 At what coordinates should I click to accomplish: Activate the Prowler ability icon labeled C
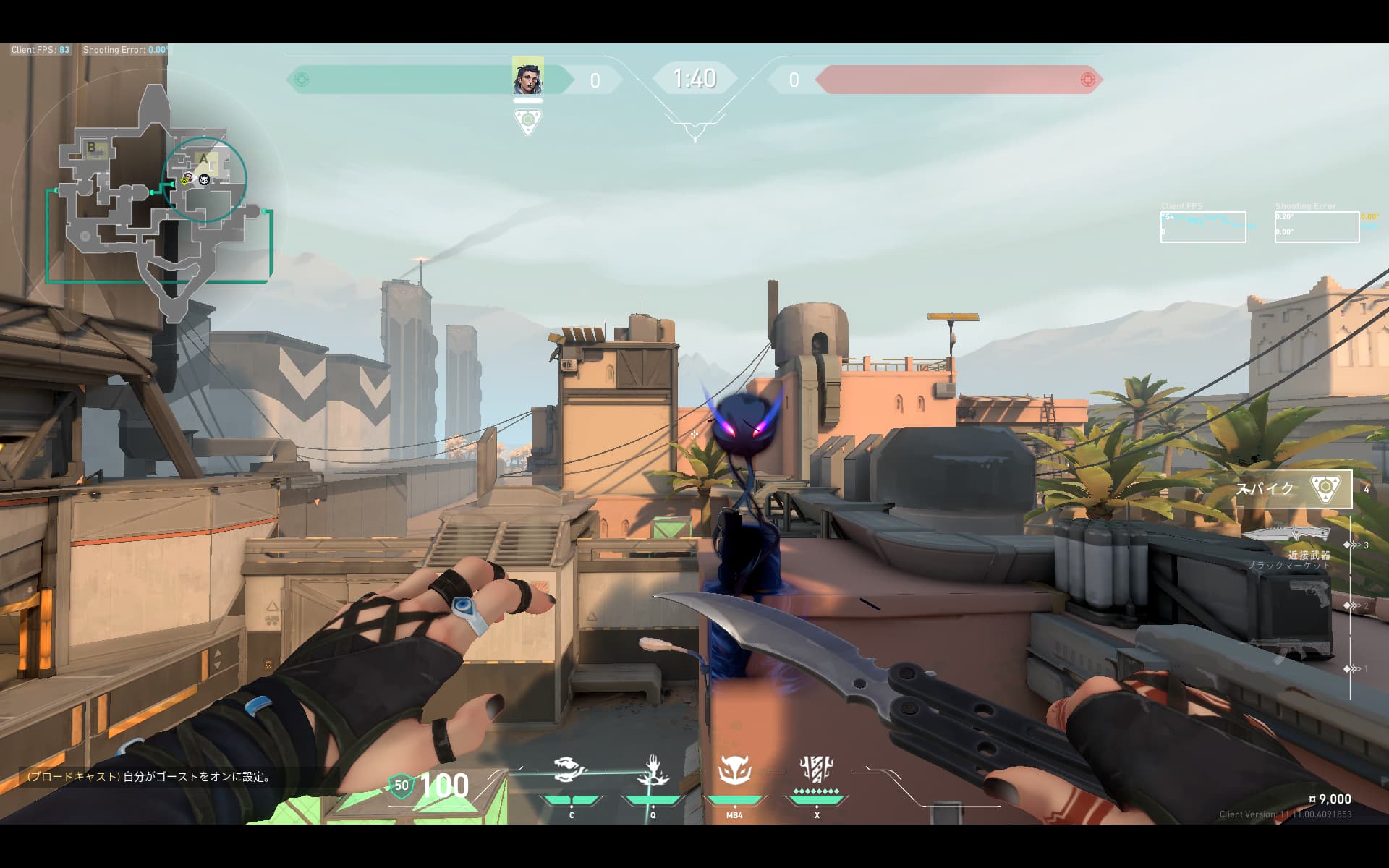[571, 770]
